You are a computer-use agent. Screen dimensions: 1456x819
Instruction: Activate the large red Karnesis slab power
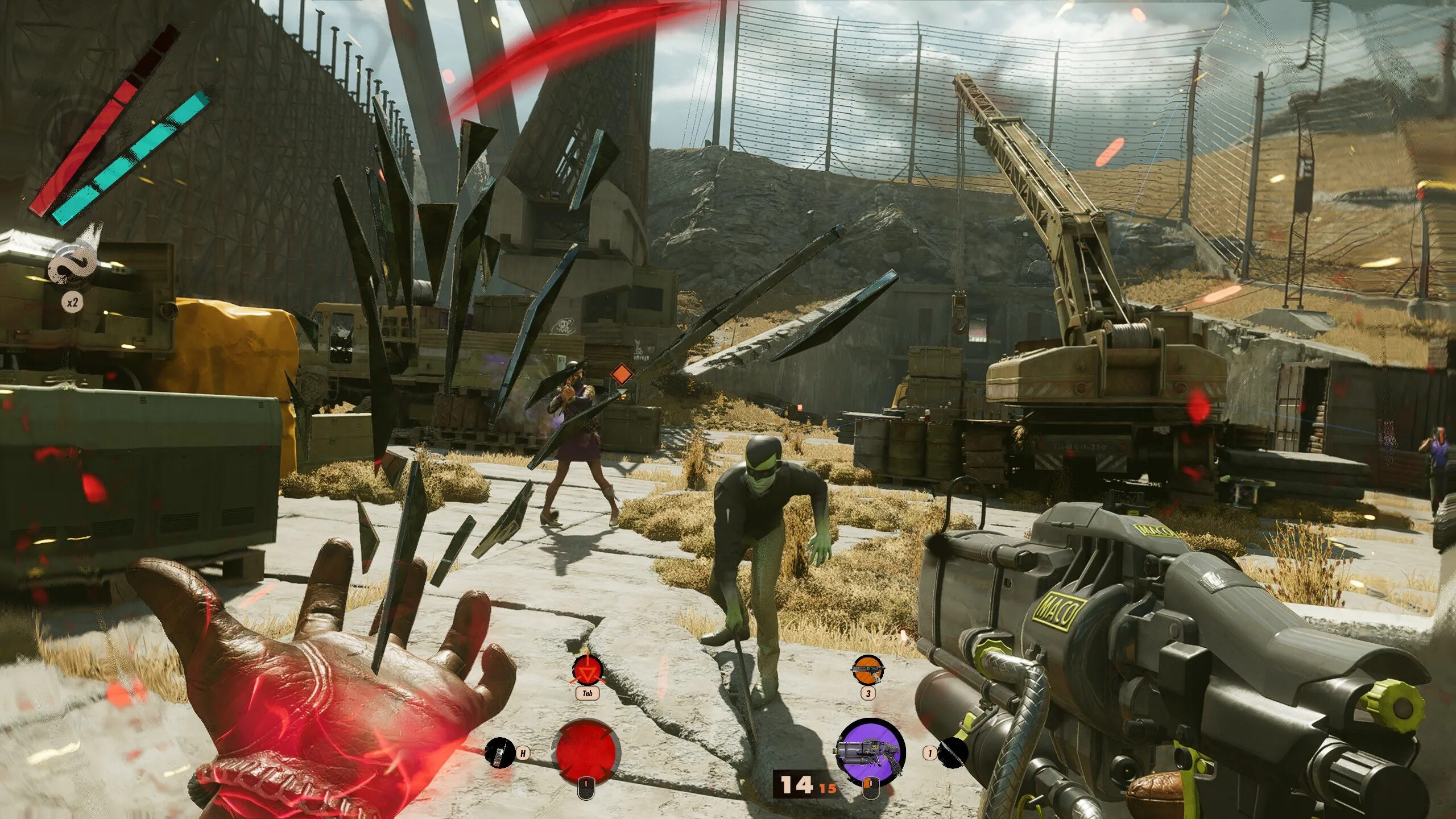coord(587,751)
